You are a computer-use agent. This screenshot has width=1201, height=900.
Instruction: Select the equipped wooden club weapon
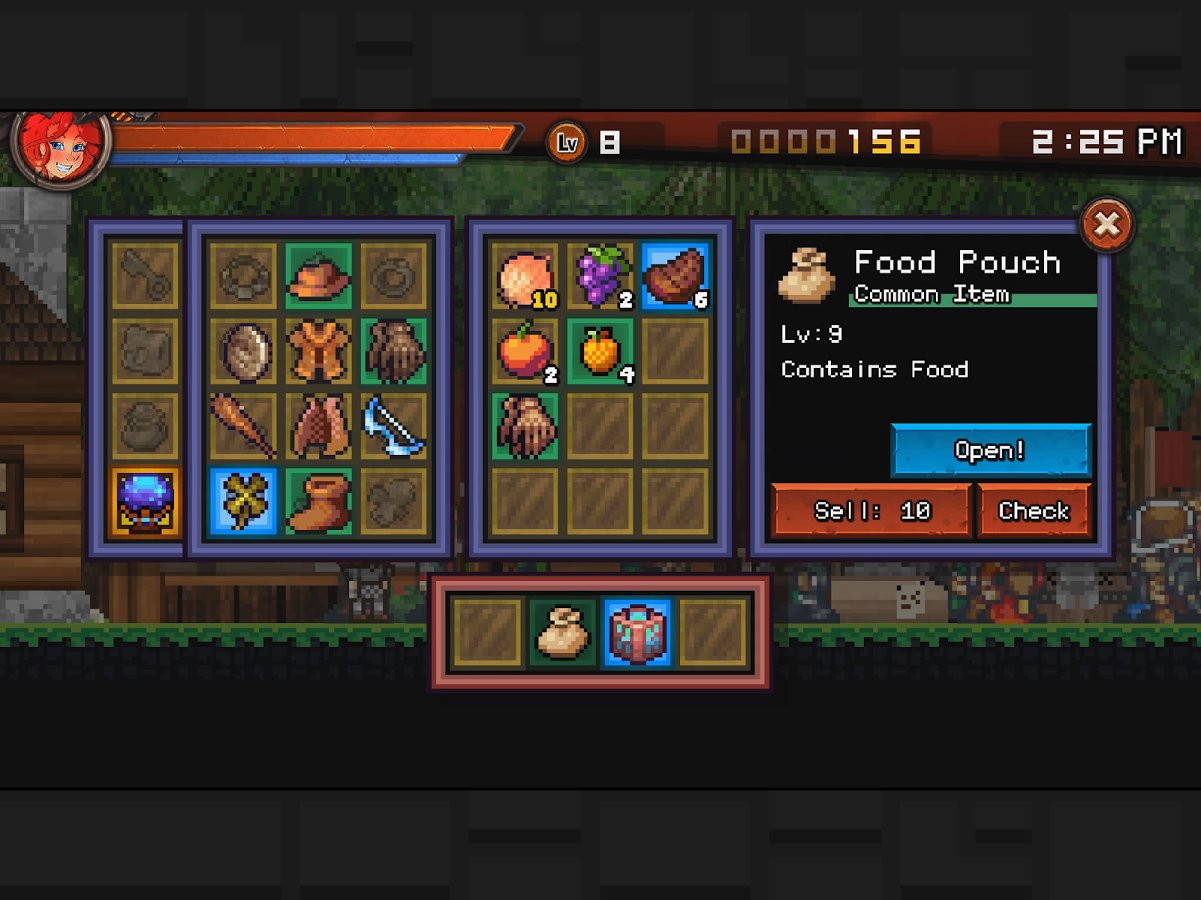[x=244, y=426]
